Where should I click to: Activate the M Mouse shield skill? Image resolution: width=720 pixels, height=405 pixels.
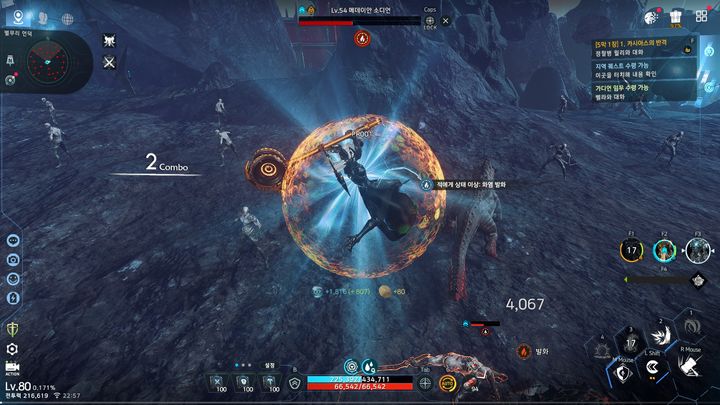tap(622, 374)
